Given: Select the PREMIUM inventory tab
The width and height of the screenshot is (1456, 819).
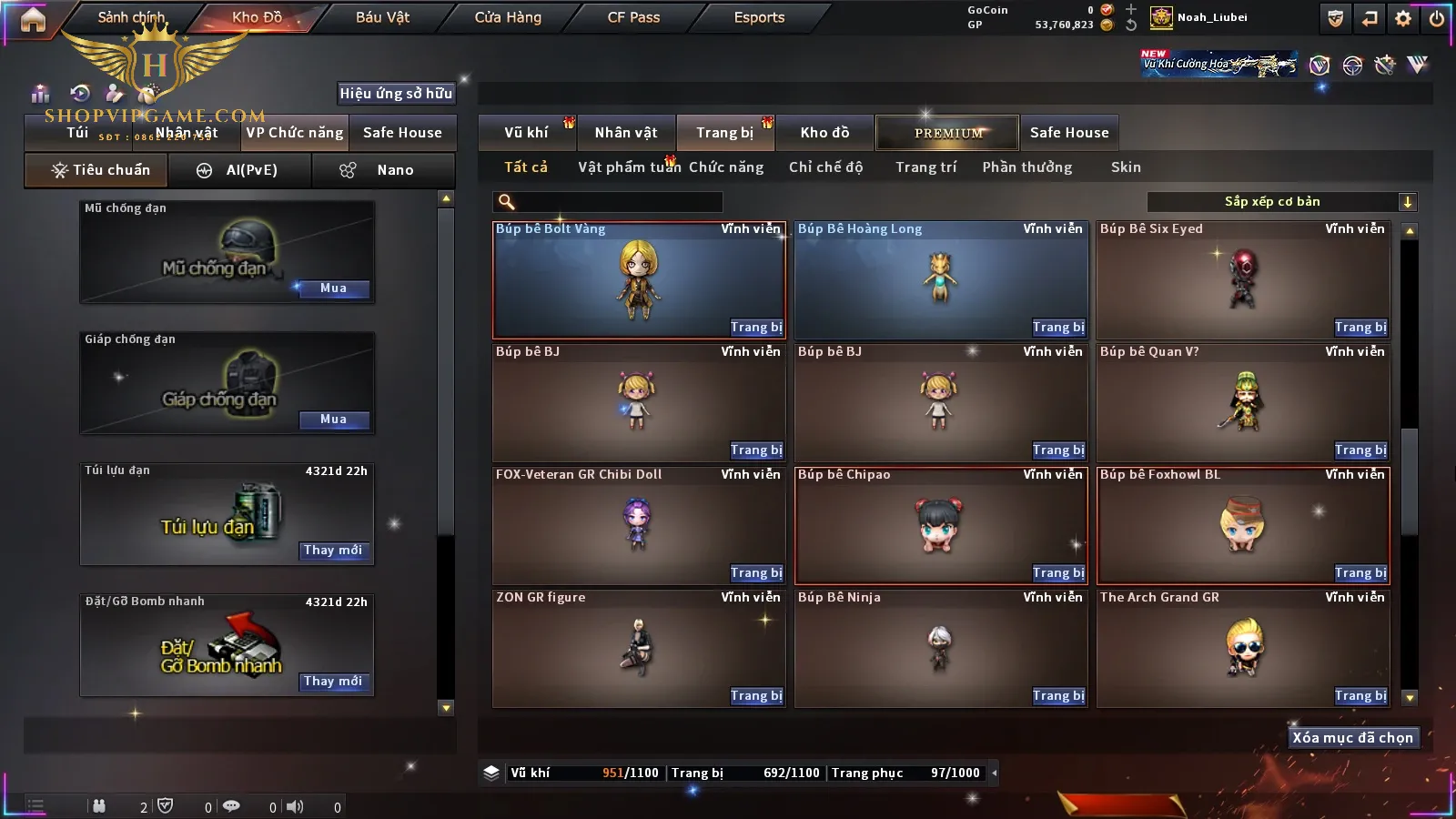Looking at the screenshot, I should [948, 133].
